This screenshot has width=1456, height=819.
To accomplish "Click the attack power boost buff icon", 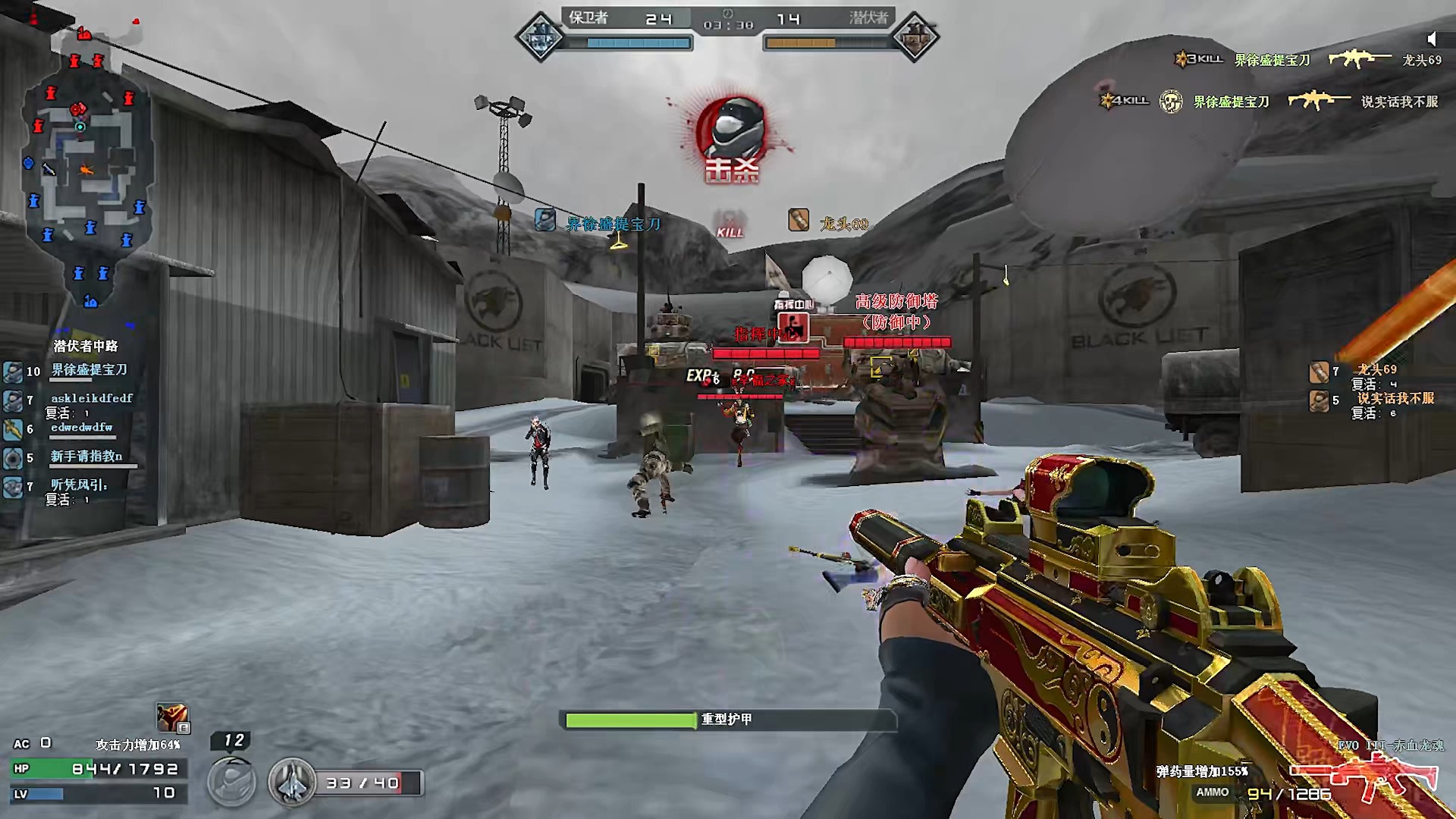I will click(x=172, y=717).
